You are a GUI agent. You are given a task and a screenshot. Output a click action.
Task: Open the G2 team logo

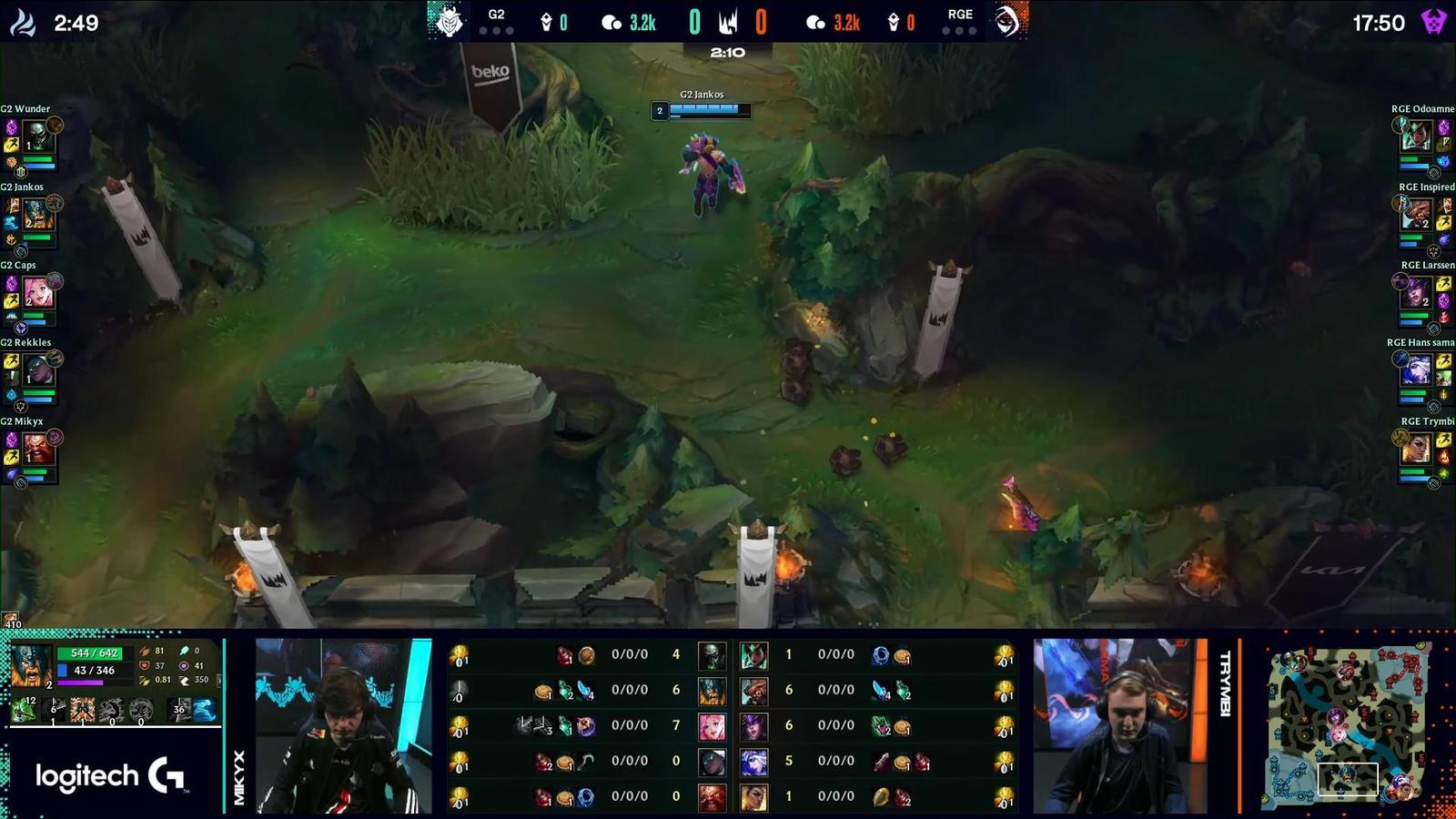tap(449, 20)
